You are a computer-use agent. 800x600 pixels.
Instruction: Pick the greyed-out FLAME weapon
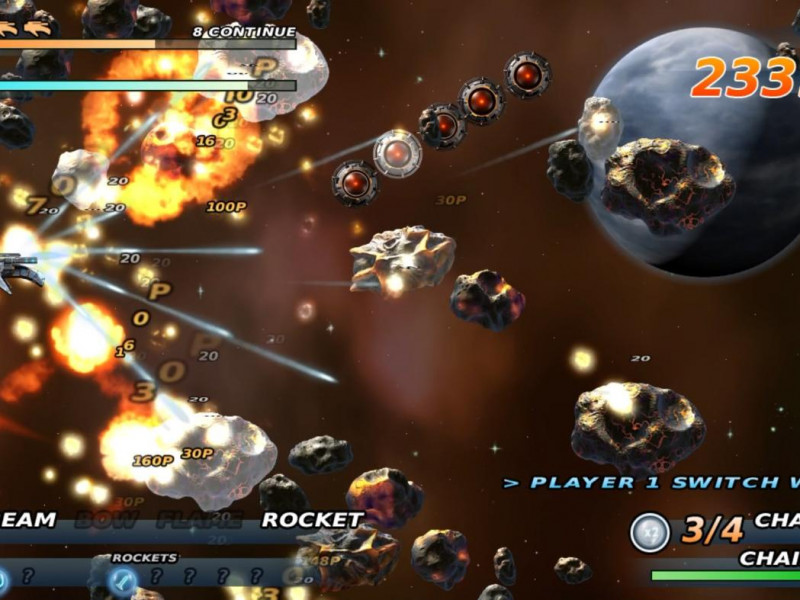coord(199,520)
